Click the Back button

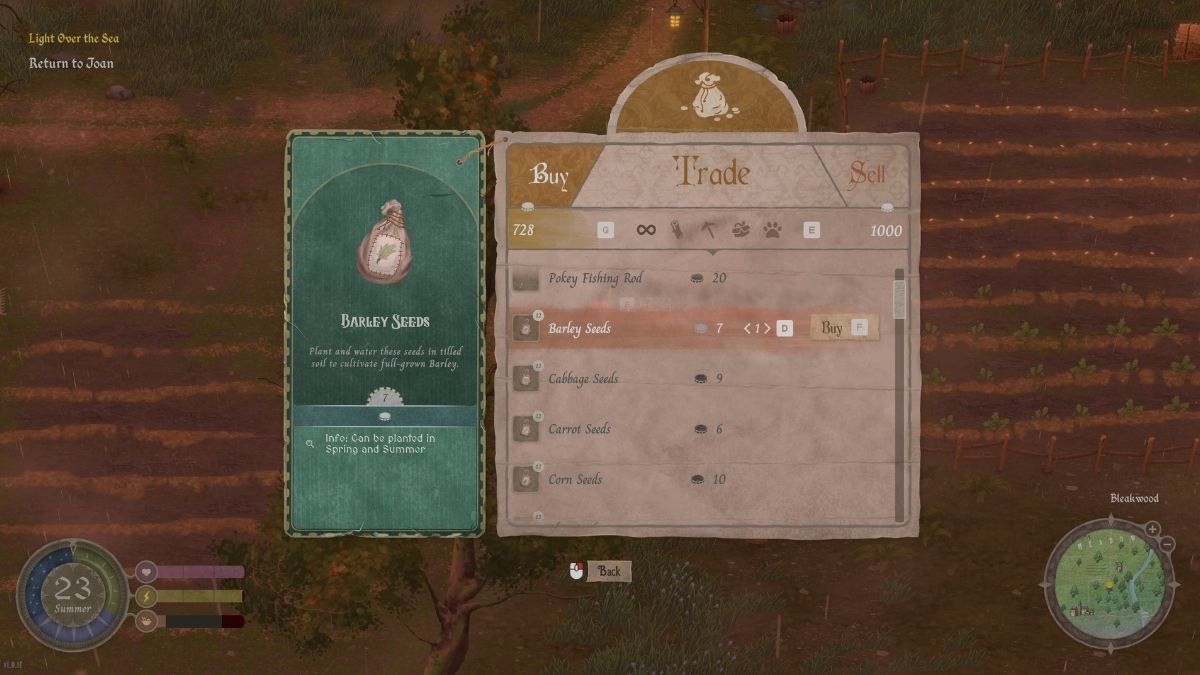pos(608,571)
